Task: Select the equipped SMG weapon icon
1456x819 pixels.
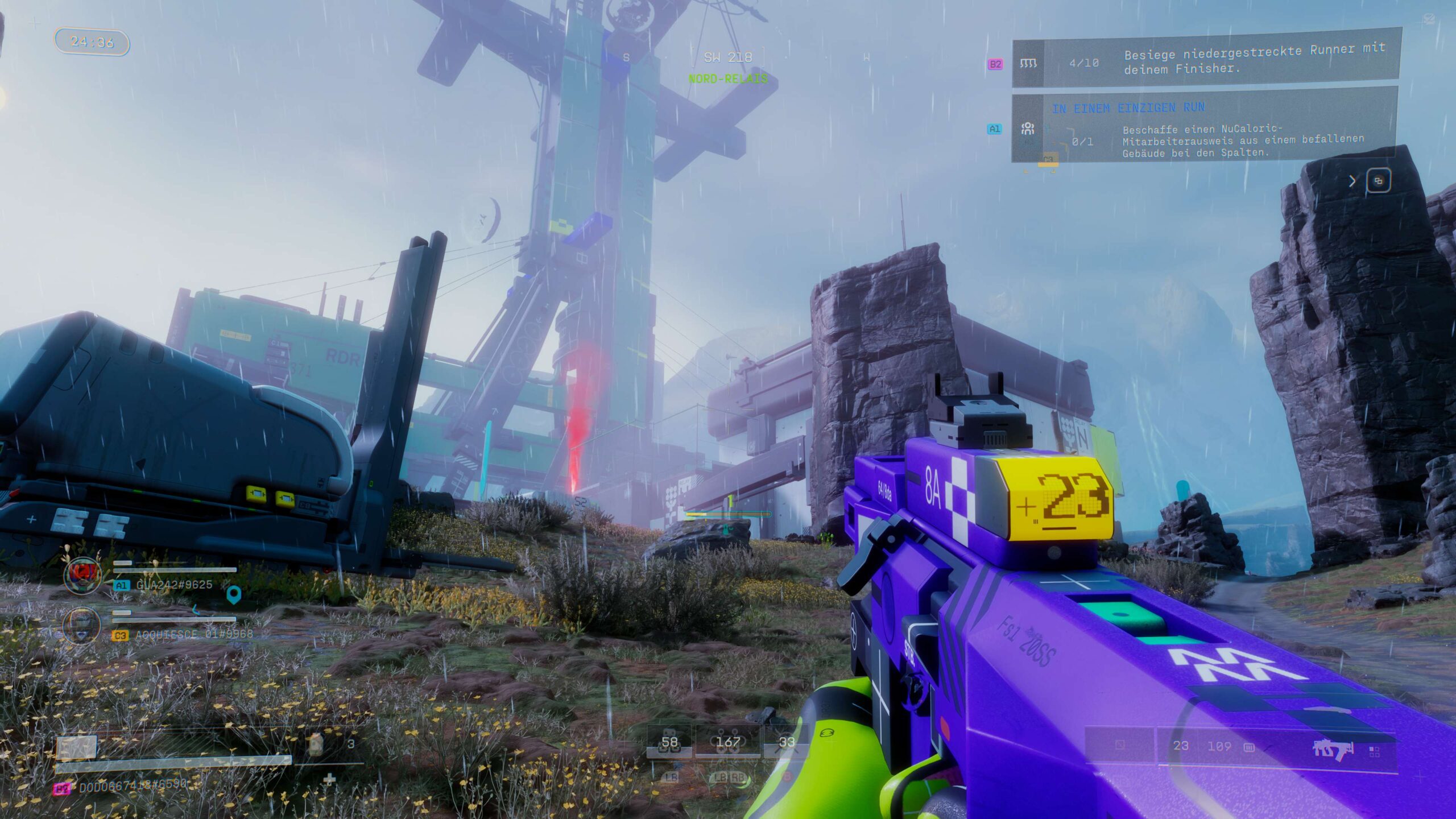Action: [1333, 748]
